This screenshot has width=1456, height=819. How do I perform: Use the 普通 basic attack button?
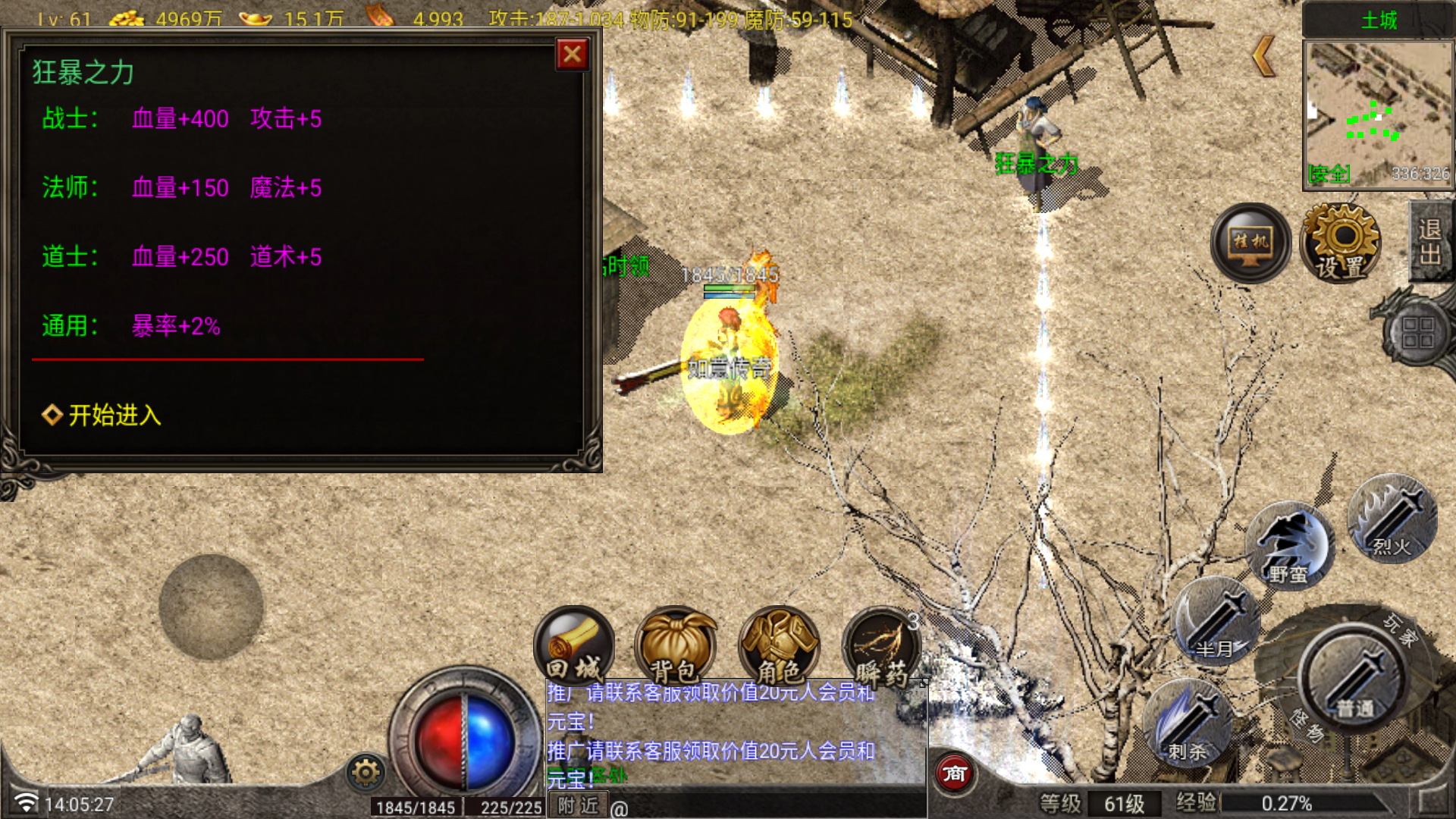tap(1354, 676)
